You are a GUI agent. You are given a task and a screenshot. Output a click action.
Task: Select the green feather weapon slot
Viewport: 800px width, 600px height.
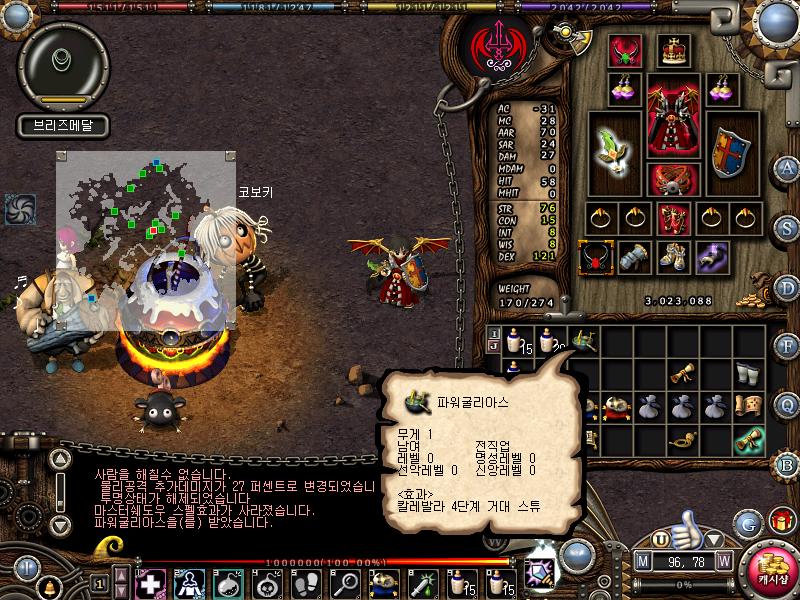(613, 152)
